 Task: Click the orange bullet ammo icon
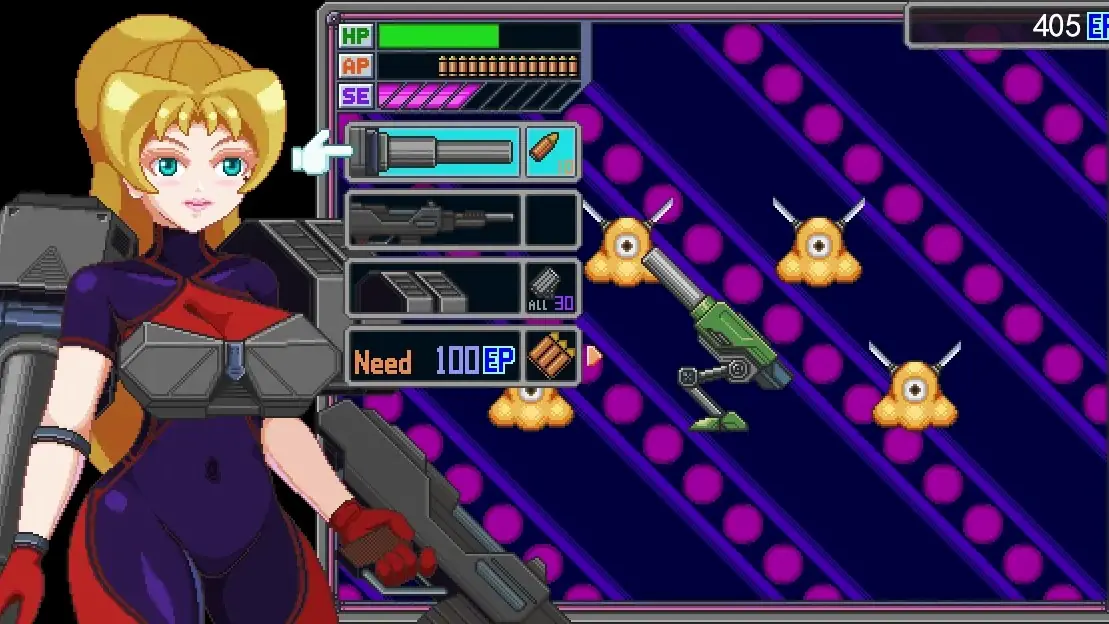pos(552,152)
